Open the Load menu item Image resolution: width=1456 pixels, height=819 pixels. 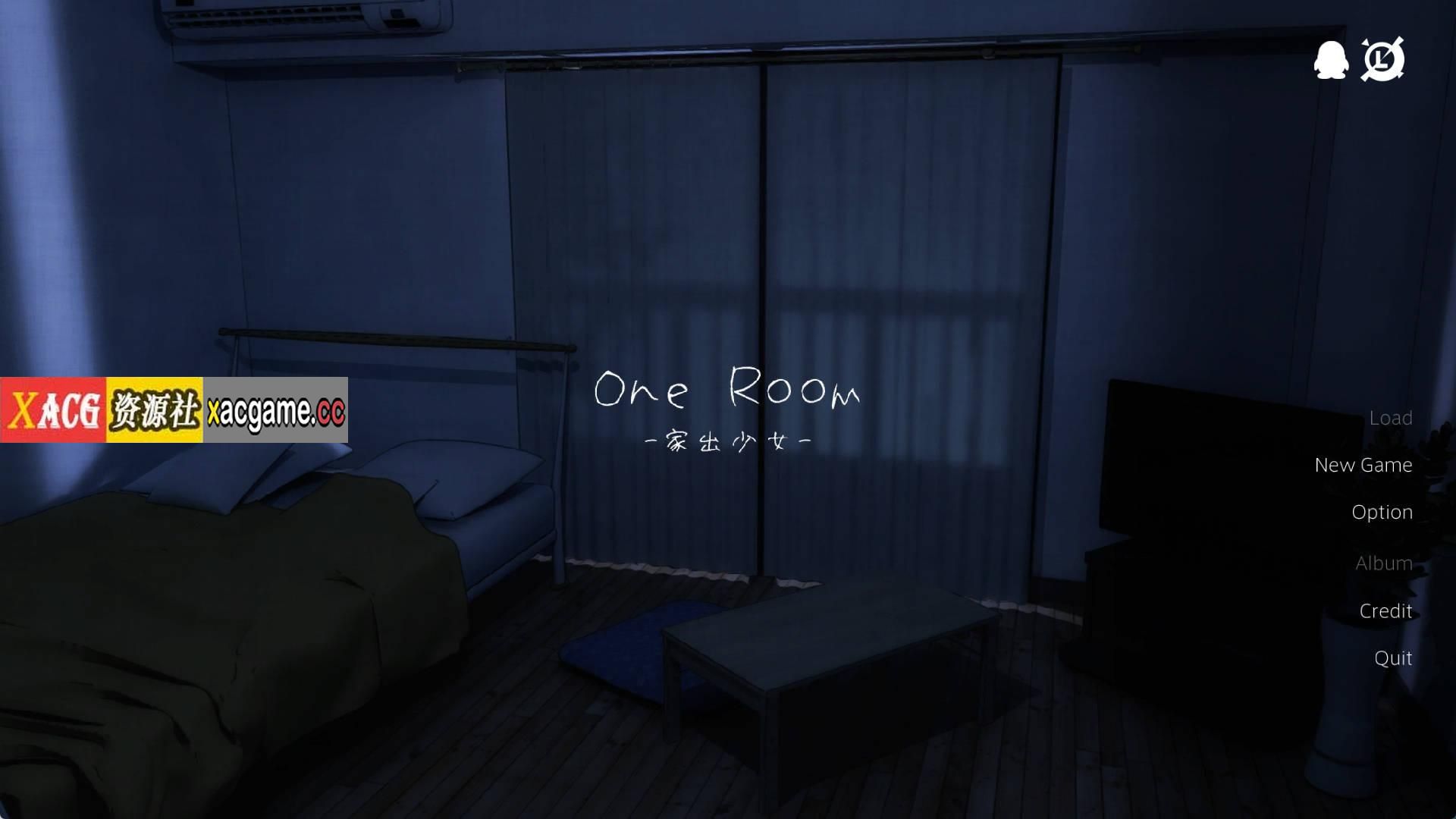tap(1391, 417)
